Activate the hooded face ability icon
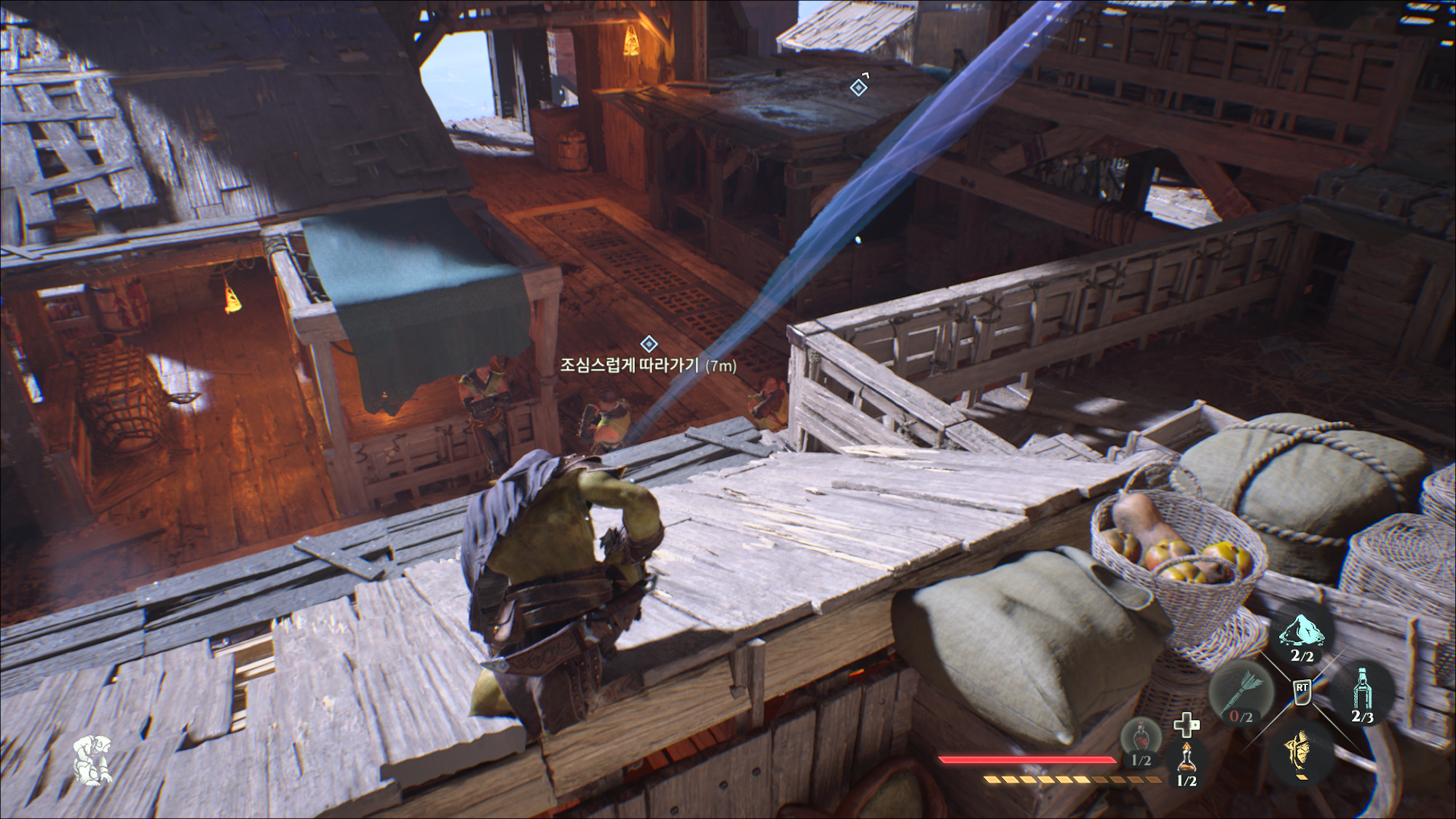 click(1302, 751)
